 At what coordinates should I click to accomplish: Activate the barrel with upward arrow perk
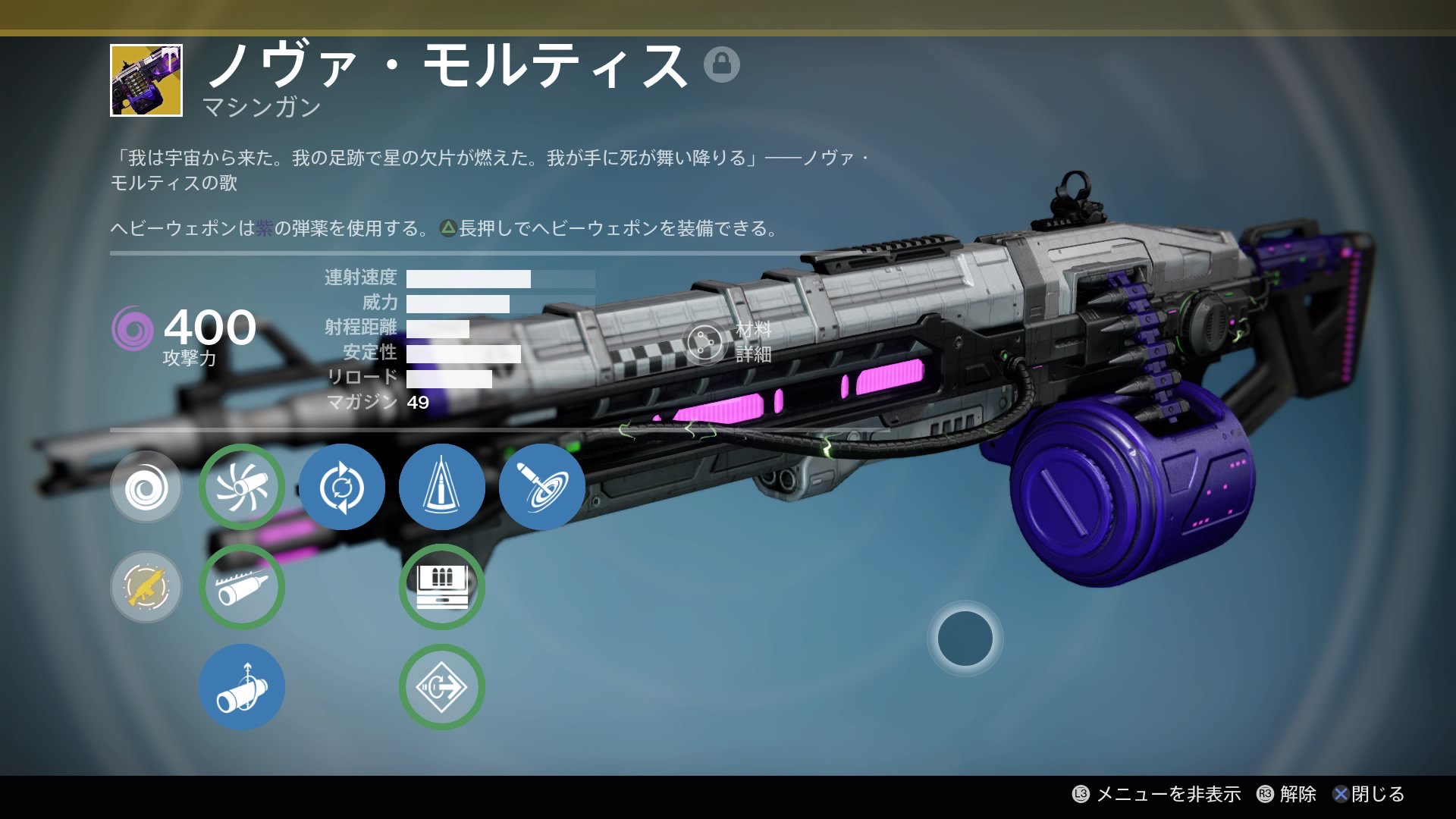[x=242, y=687]
